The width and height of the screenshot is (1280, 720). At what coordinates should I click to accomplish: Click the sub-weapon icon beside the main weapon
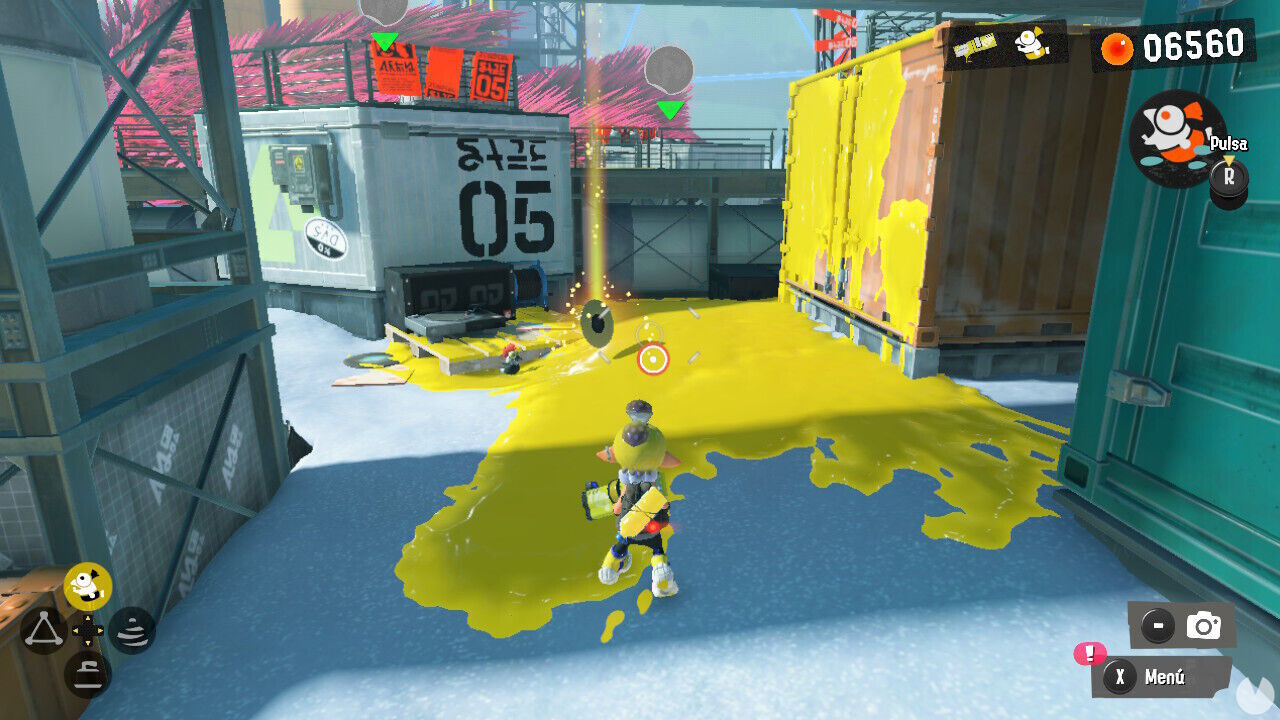pos(1030,44)
